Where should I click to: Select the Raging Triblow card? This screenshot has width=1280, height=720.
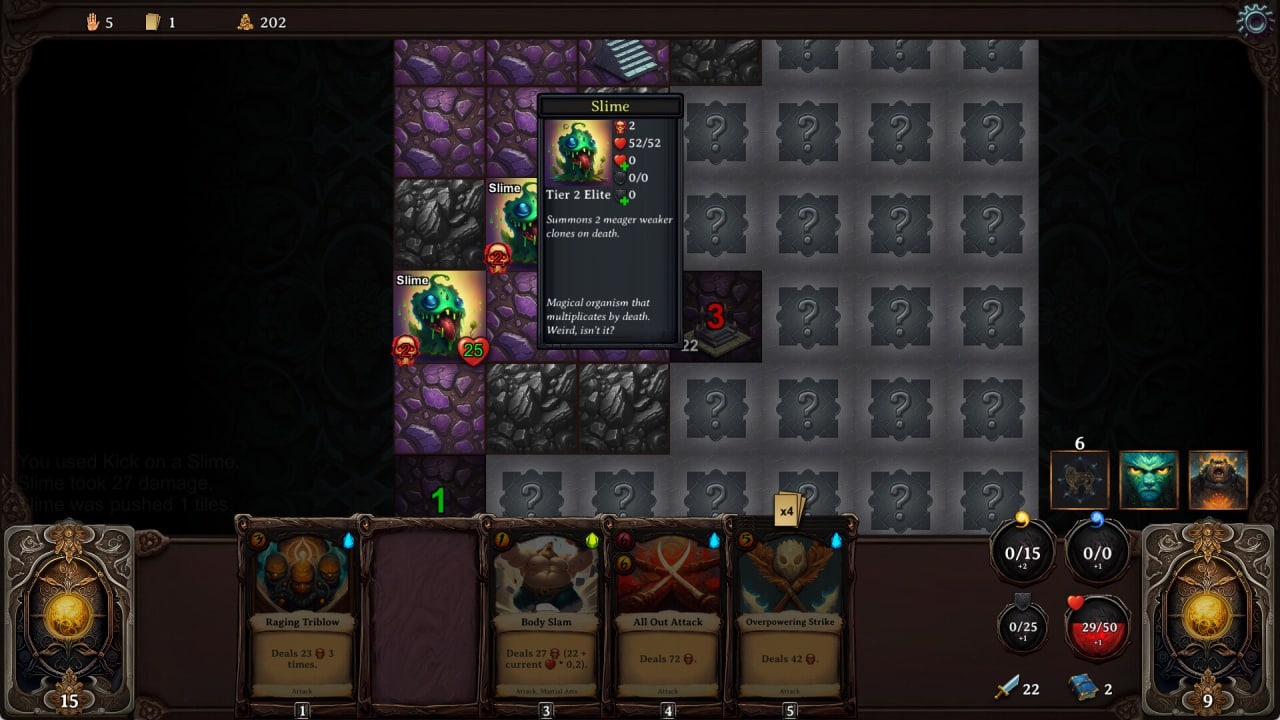click(x=302, y=610)
